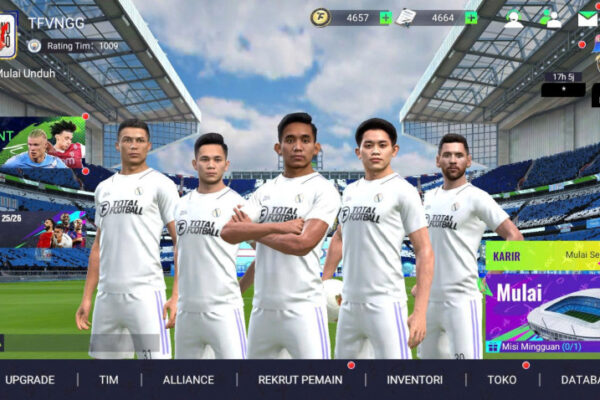Open the TFVNGG club profile badge
The image size is (600, 400).
8,34
